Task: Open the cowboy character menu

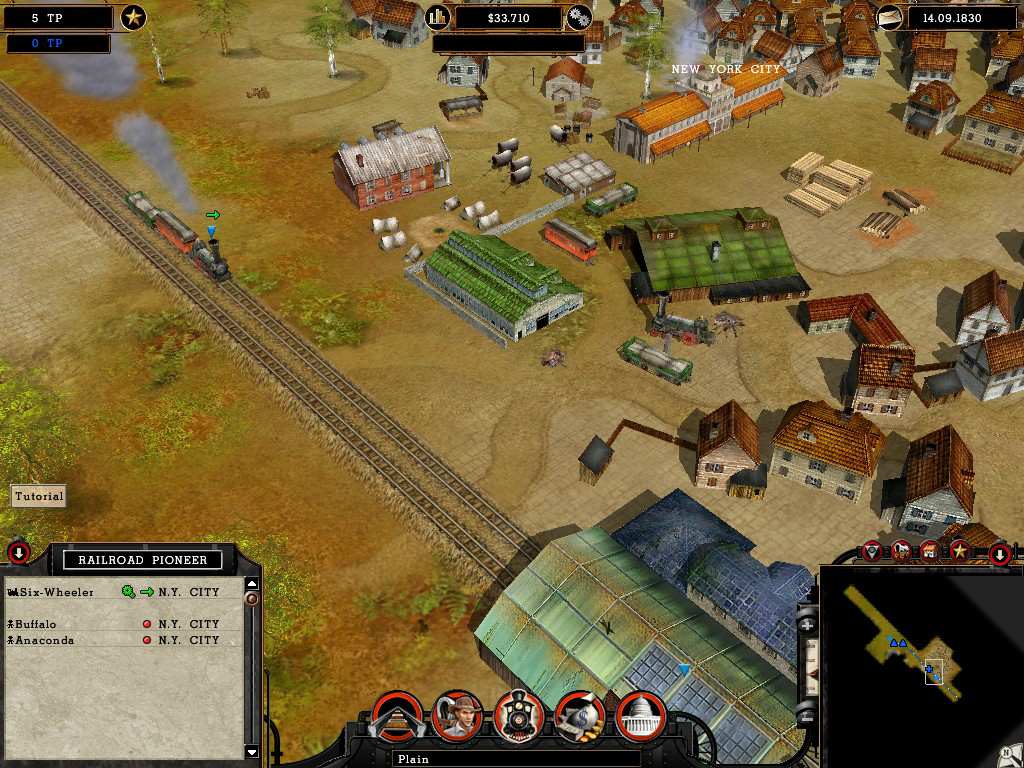Action: (x=458, y=716)
